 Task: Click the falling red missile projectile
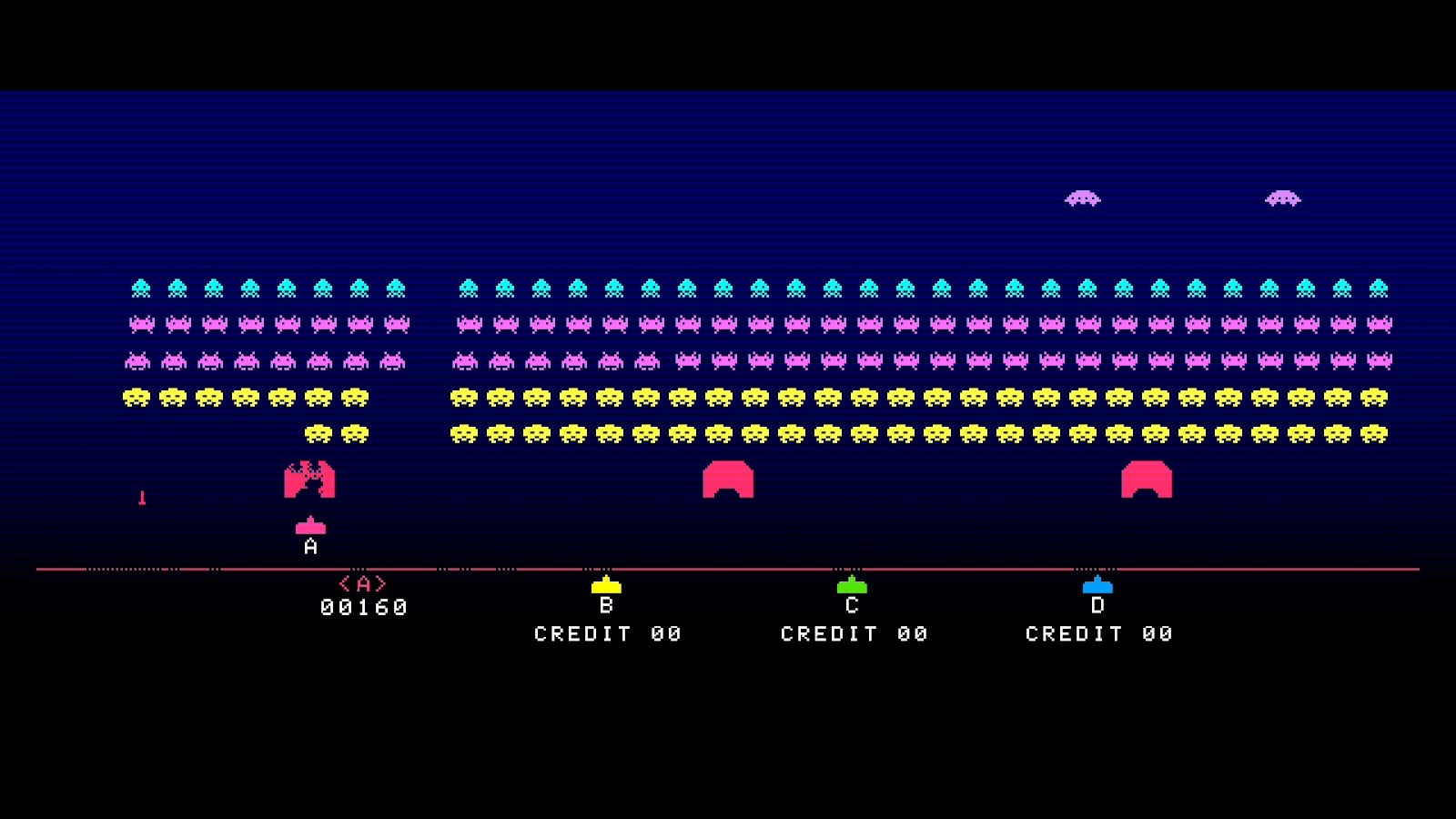[x=142, y=497]
